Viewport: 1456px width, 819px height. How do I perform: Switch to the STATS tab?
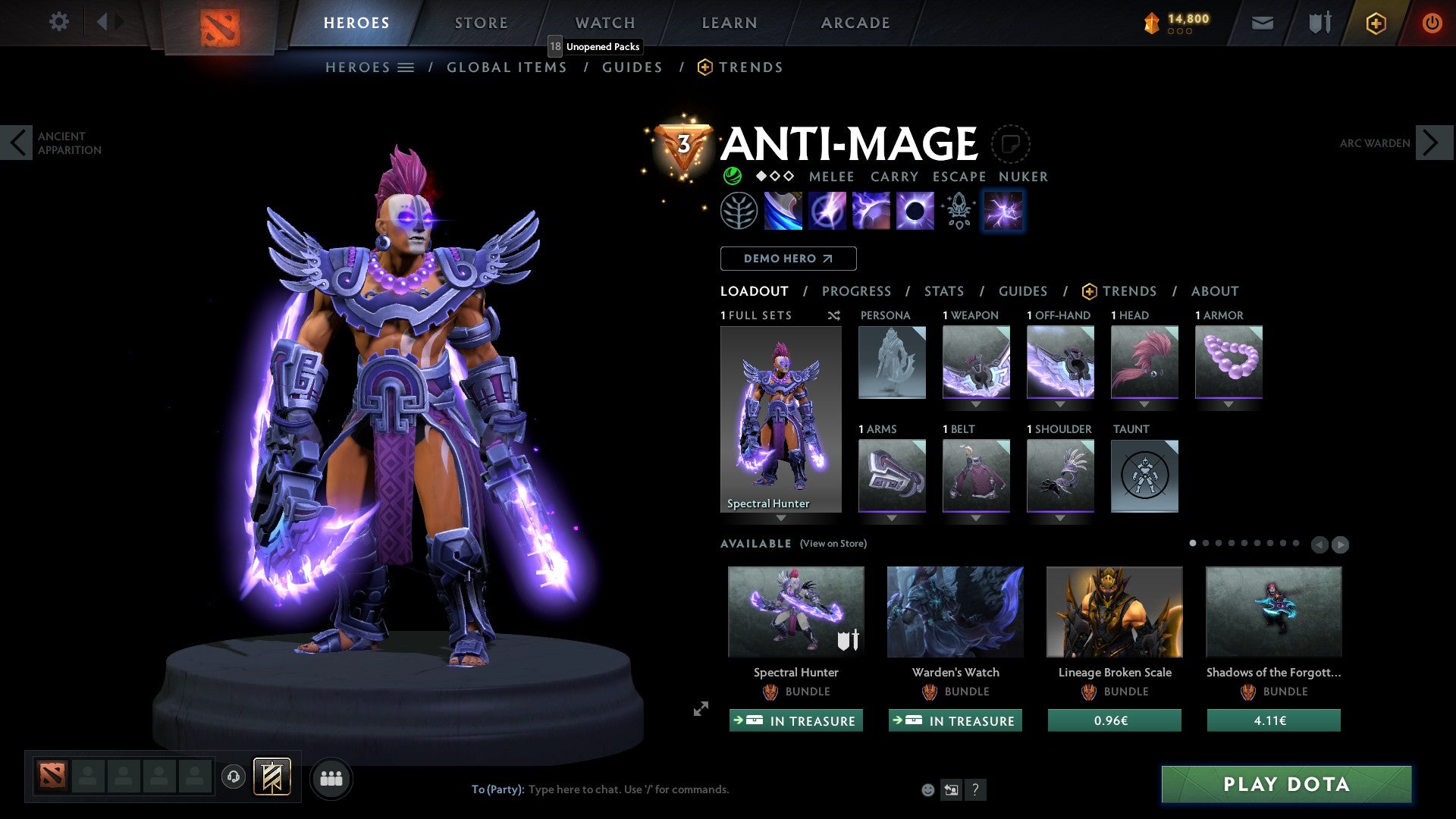pos(943,290)
